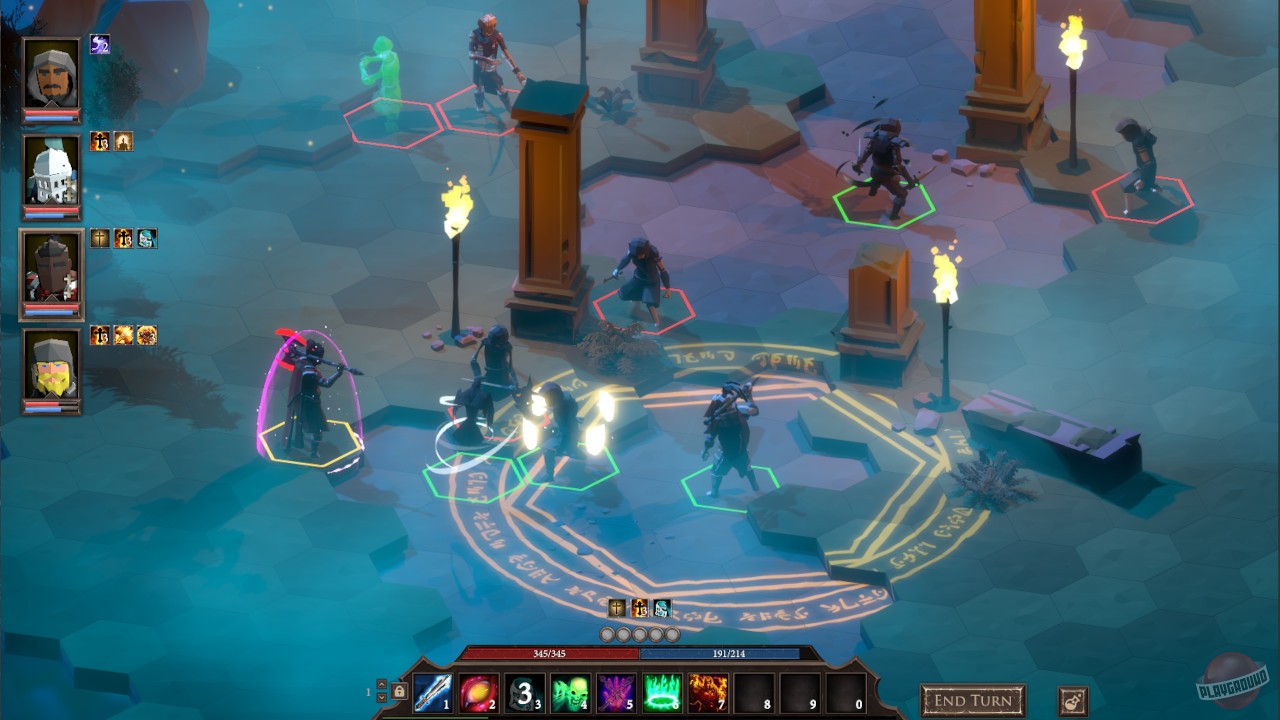The width and height of the screenshot is (1280, 720).
Task: Click the up arrow to change hotbar row
Action: pyautogui.click(x=381, y=685)
